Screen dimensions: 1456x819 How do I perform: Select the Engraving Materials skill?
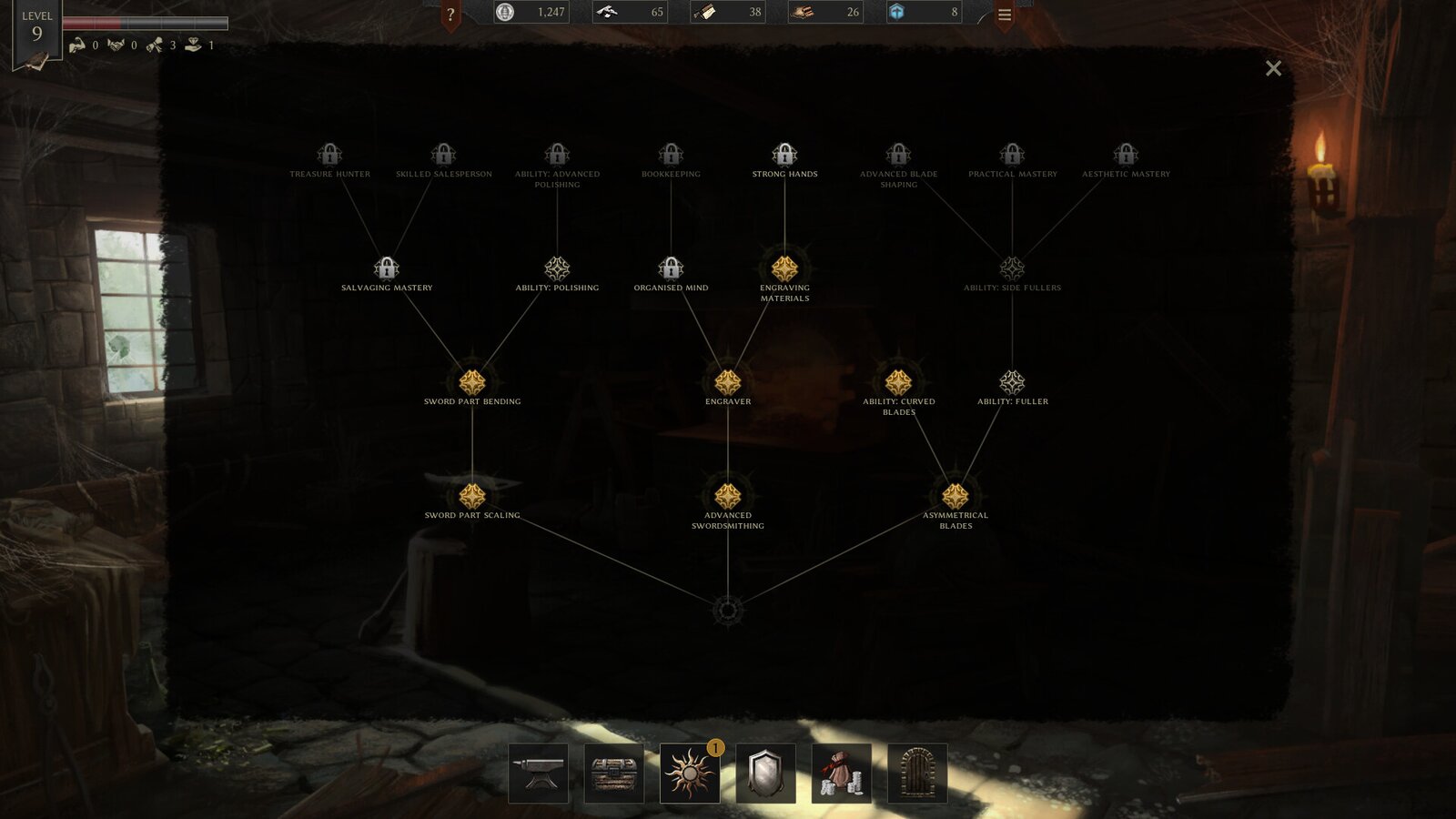pos(784,268)
